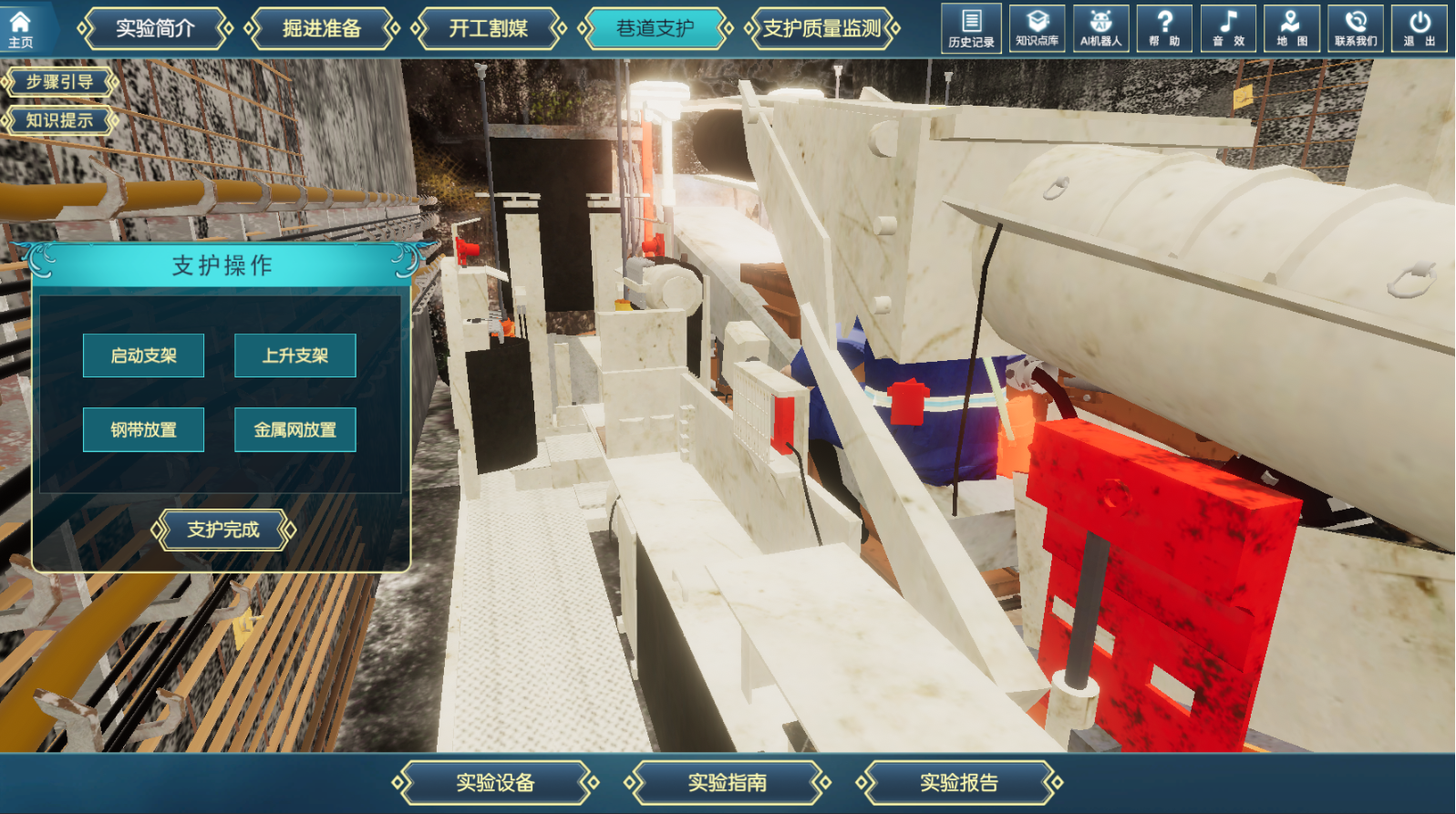1456x814 pixels.
Task: Show the 知识提示 knowledge hint
Action: coord(59,120)
